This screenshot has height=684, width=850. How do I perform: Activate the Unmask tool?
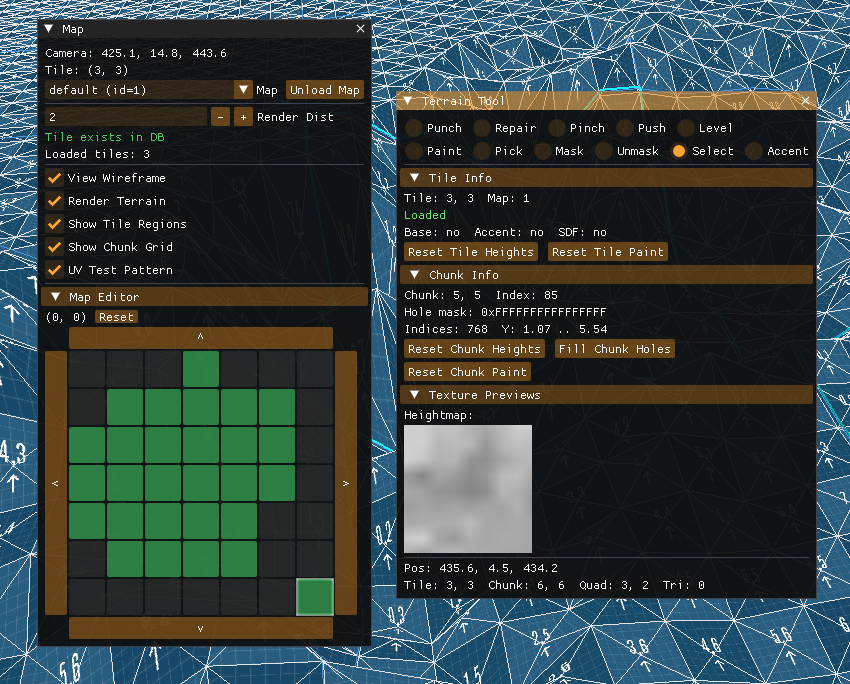coord(604,151)
